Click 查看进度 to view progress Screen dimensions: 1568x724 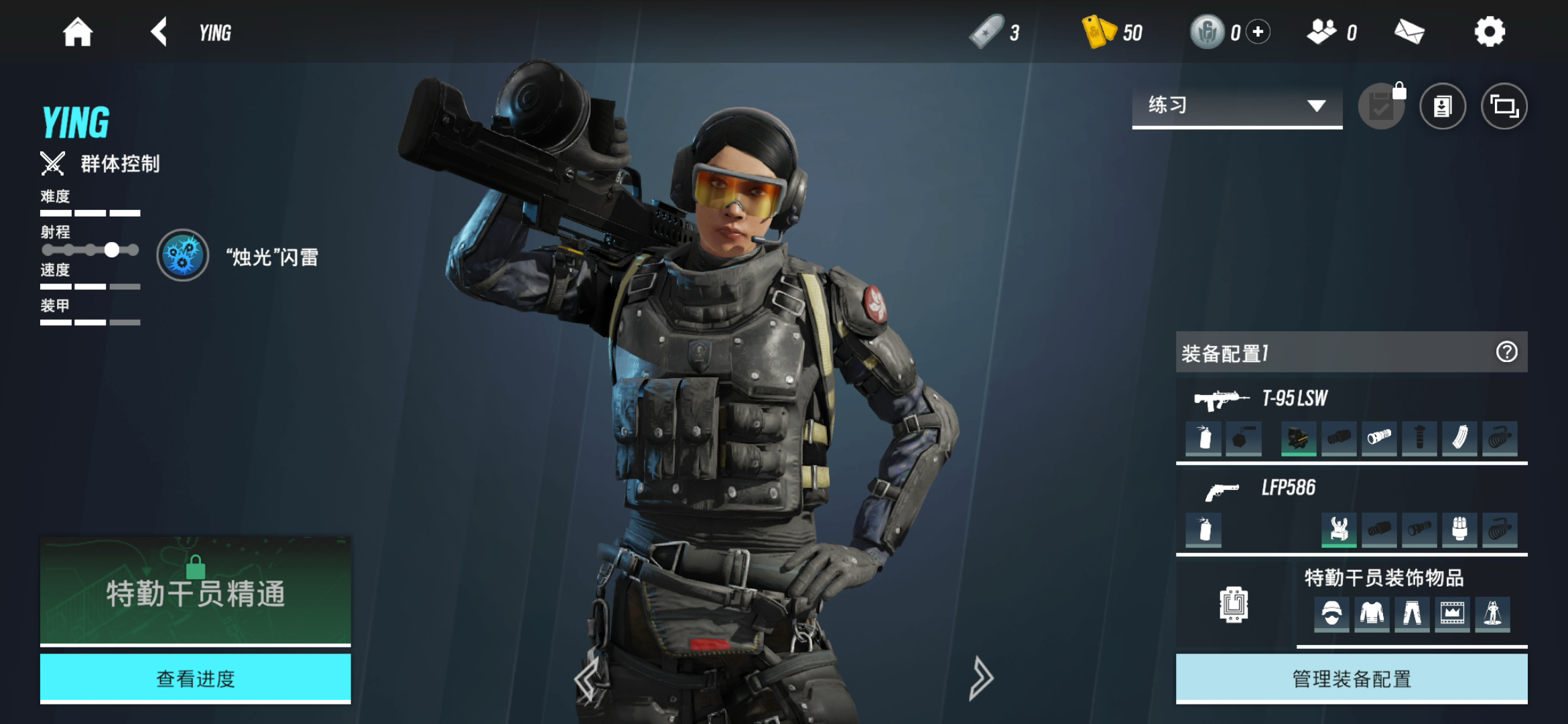pyautogui.click(x=195, y=678)
